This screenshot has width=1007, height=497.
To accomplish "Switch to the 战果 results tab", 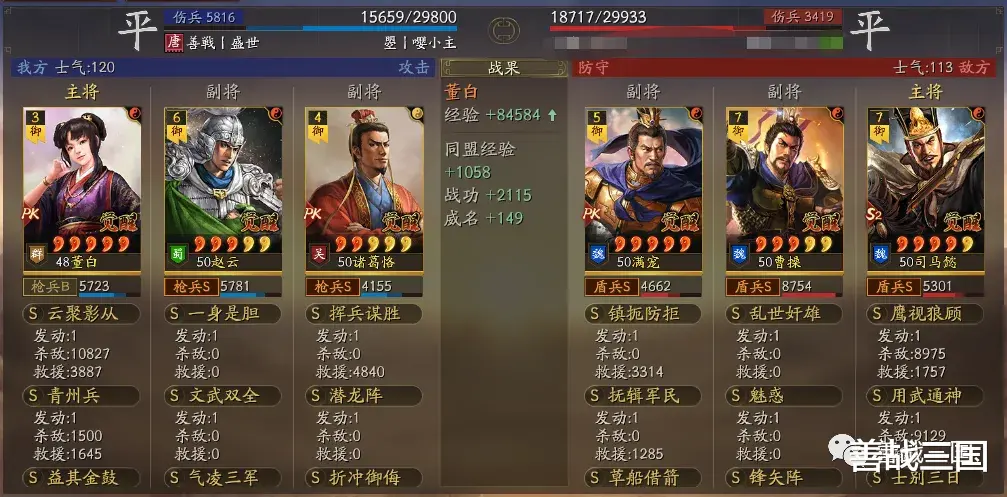I will click(504, 68).
